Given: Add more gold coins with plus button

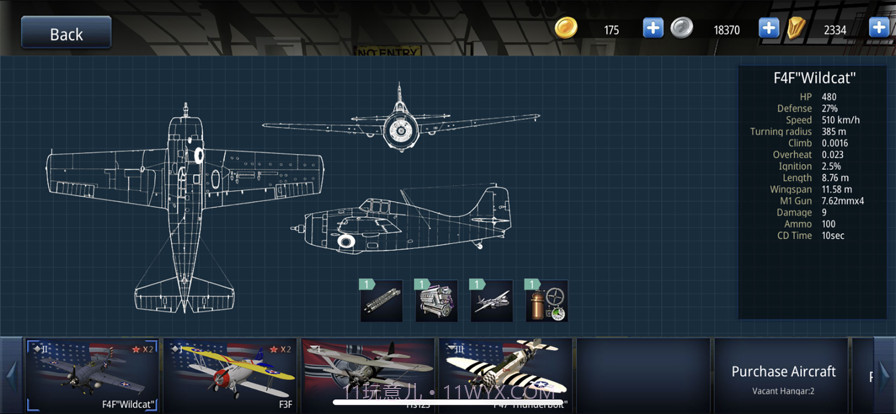Looking at the screenshot, I should click(x=653, y=28).
